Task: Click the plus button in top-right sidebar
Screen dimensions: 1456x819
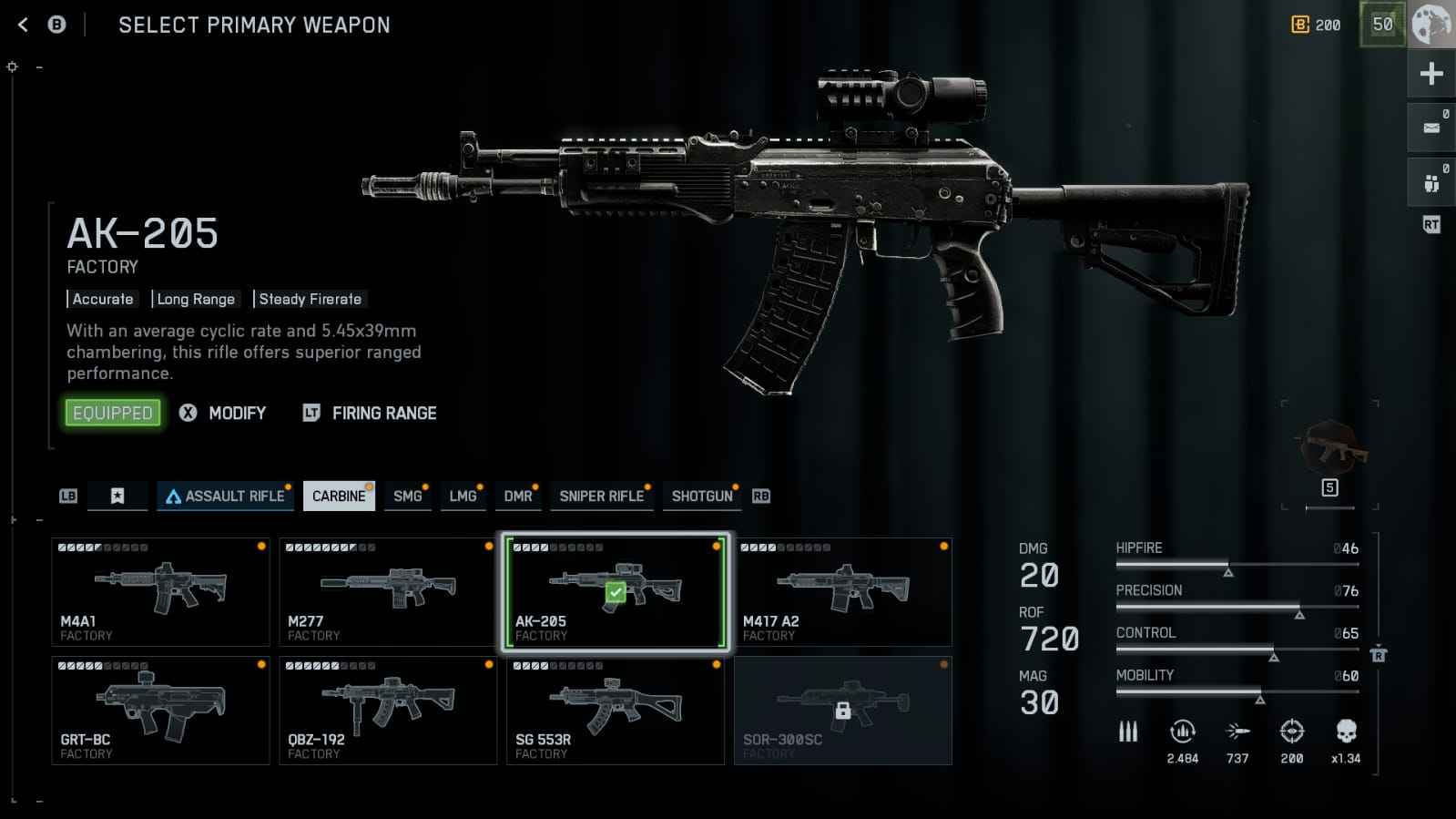Action: click(x=1431, y=74)
